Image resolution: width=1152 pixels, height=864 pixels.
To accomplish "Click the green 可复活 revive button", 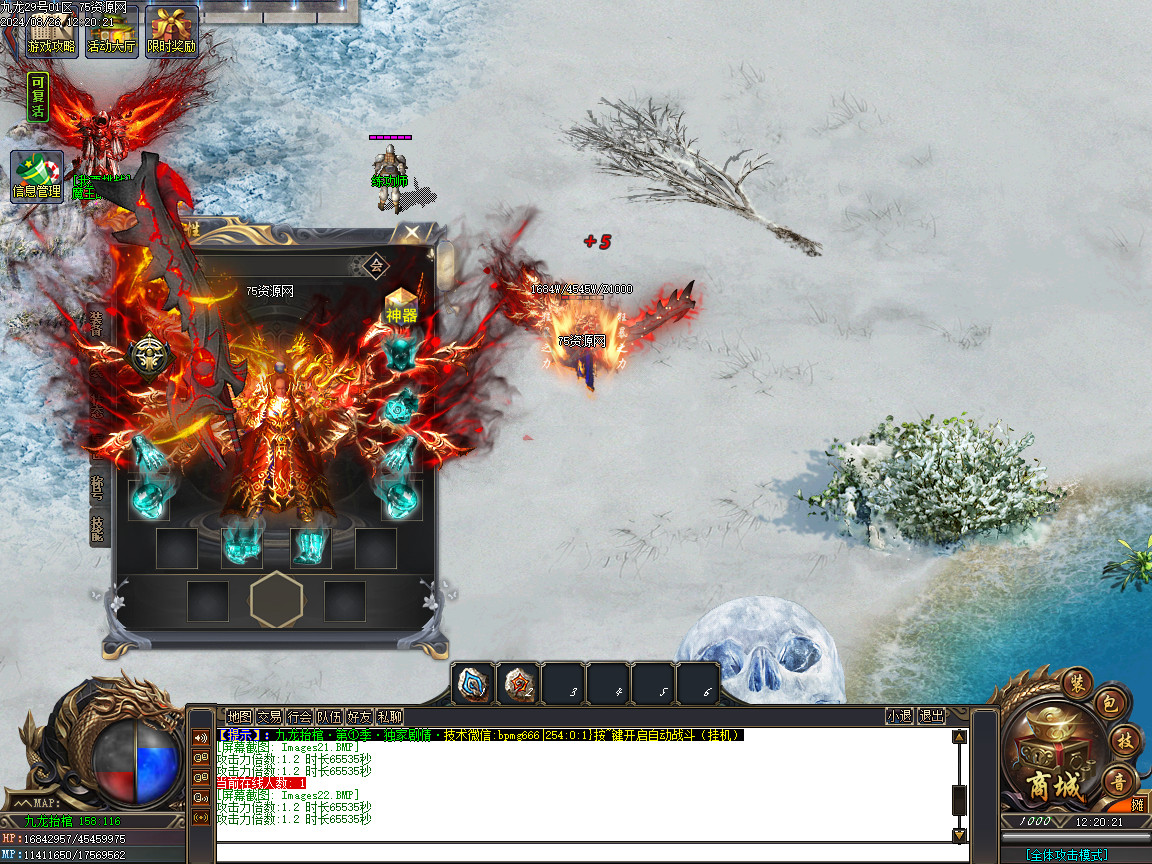I will click(x=38, y=97).
